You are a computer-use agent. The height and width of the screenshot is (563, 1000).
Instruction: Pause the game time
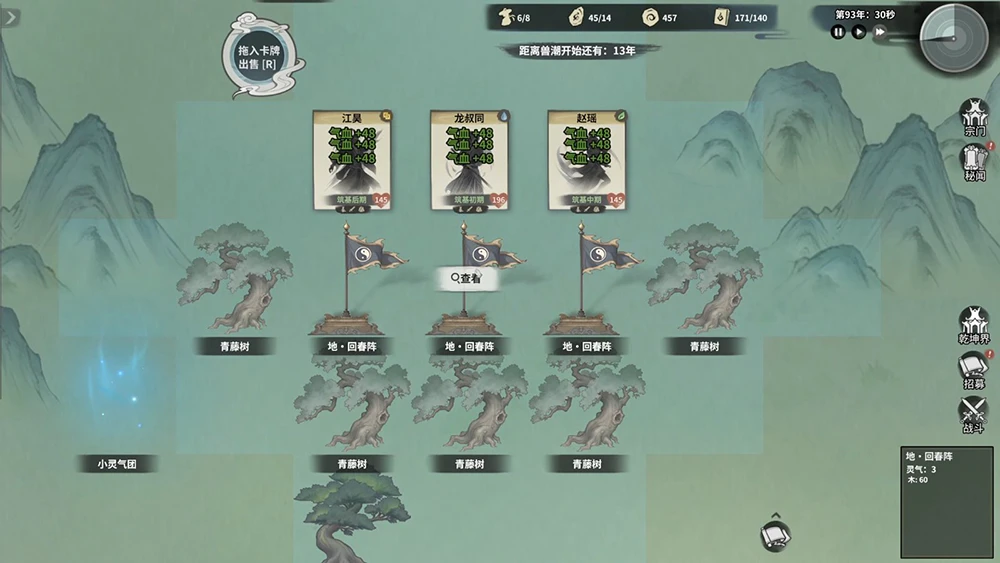(x=838, y=32)
